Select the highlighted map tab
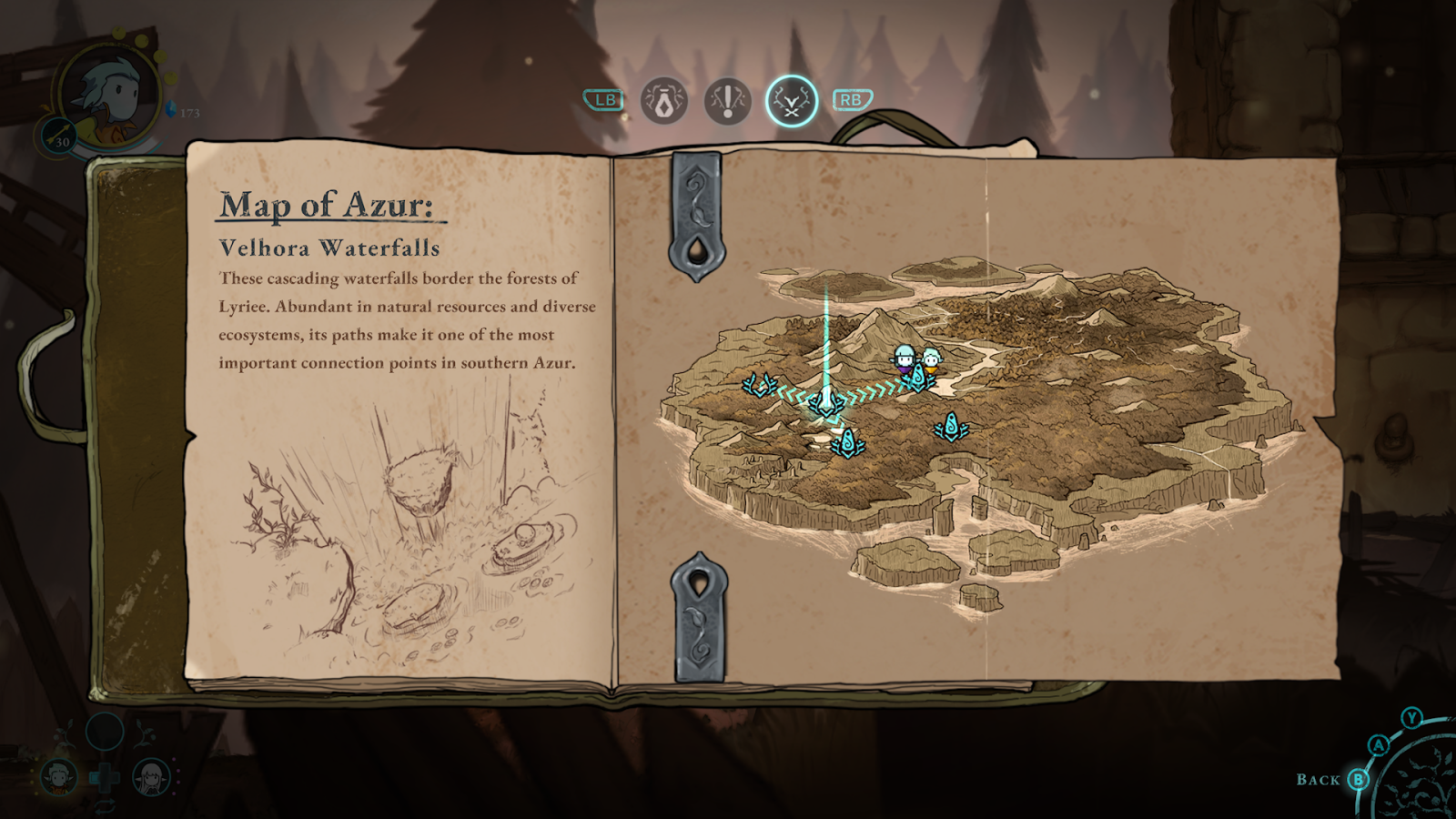This screenshot has height=819, width=1456. 791,100
